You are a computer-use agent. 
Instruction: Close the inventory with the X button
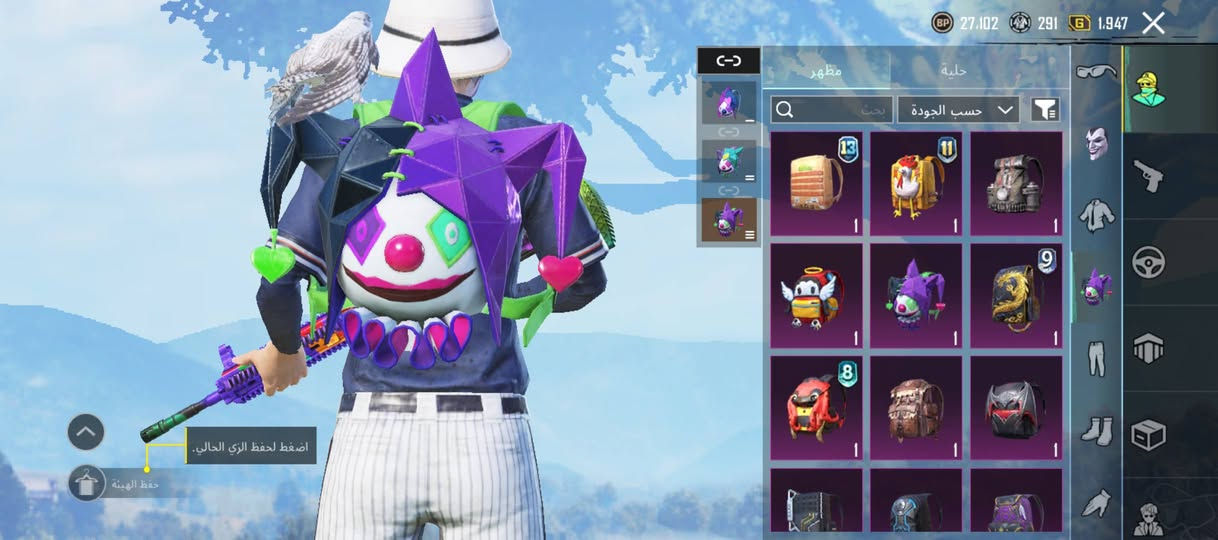pos(1153,23)
